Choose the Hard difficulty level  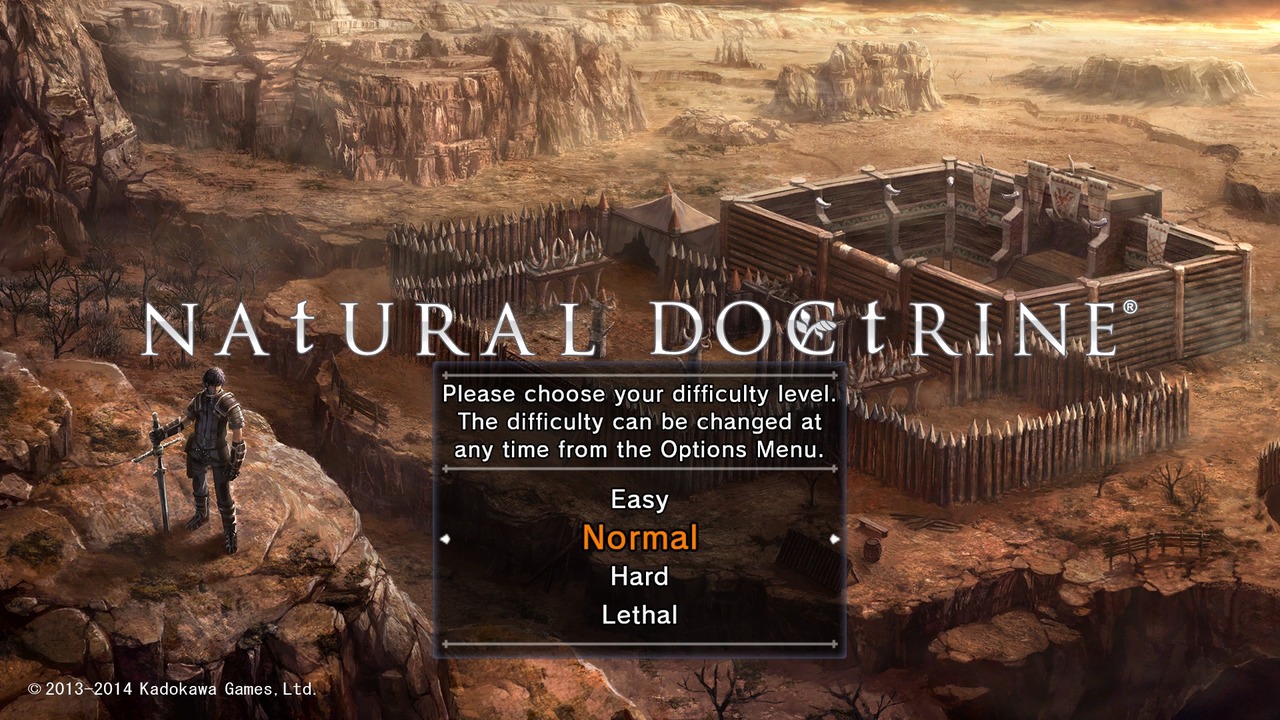point(638,576)
